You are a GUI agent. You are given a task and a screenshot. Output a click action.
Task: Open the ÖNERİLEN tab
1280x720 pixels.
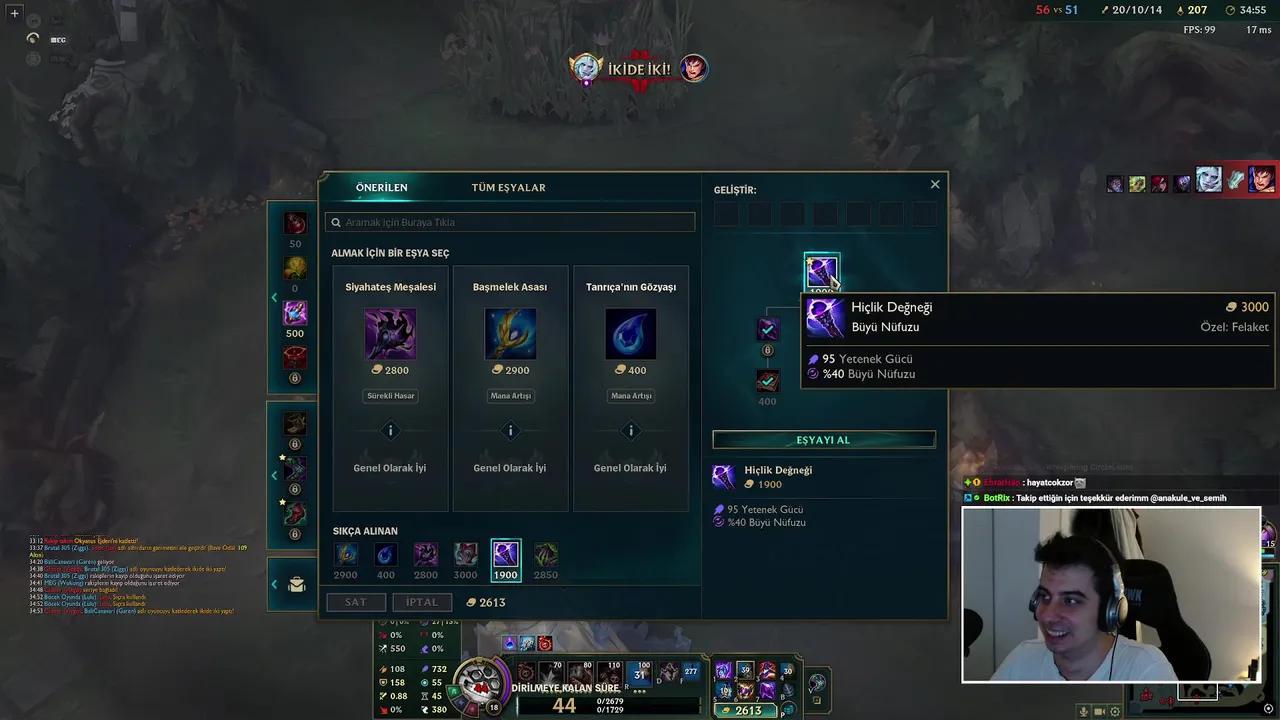tap(380, 187)
